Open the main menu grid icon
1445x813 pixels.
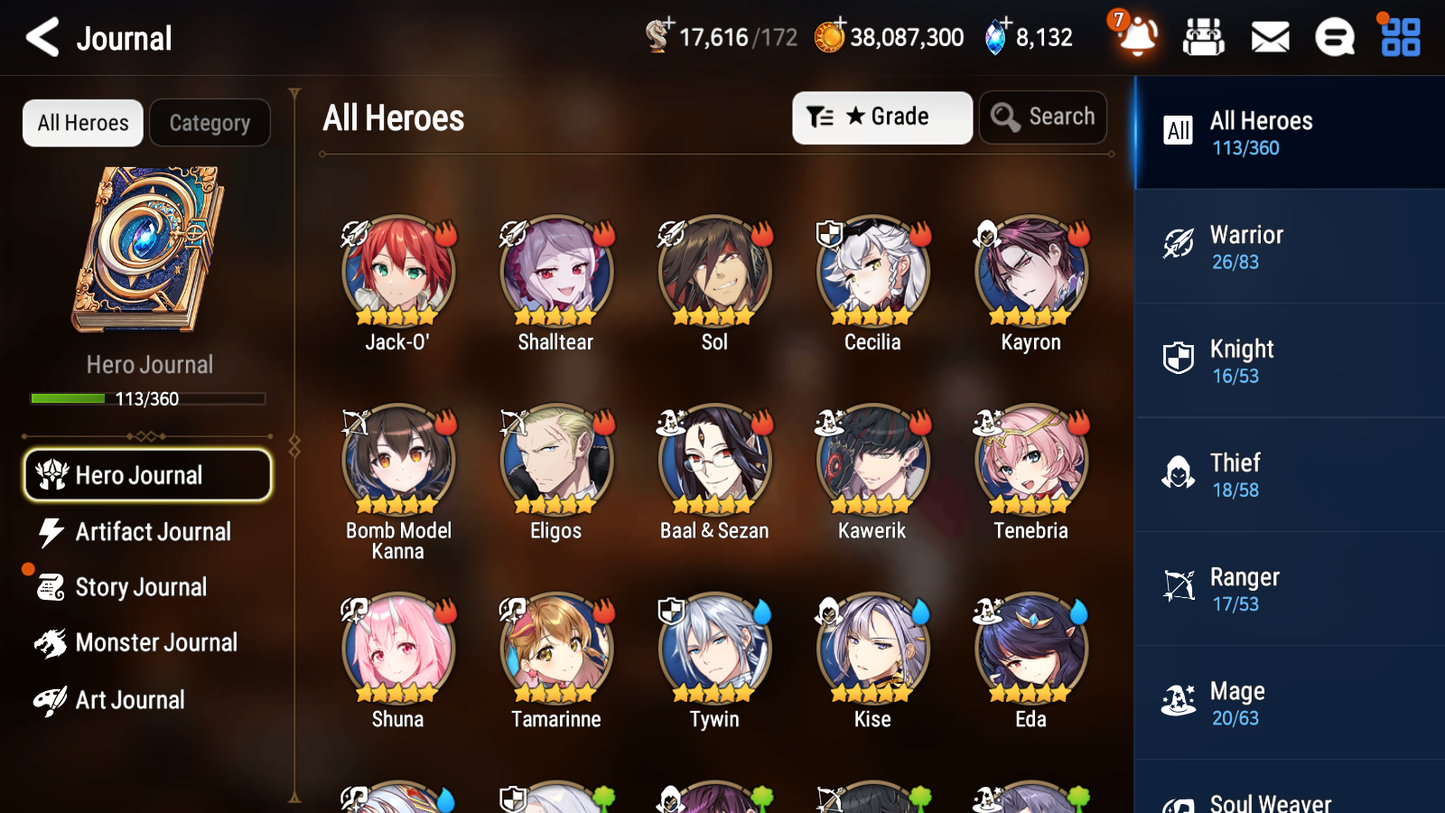pos(1399,37)
